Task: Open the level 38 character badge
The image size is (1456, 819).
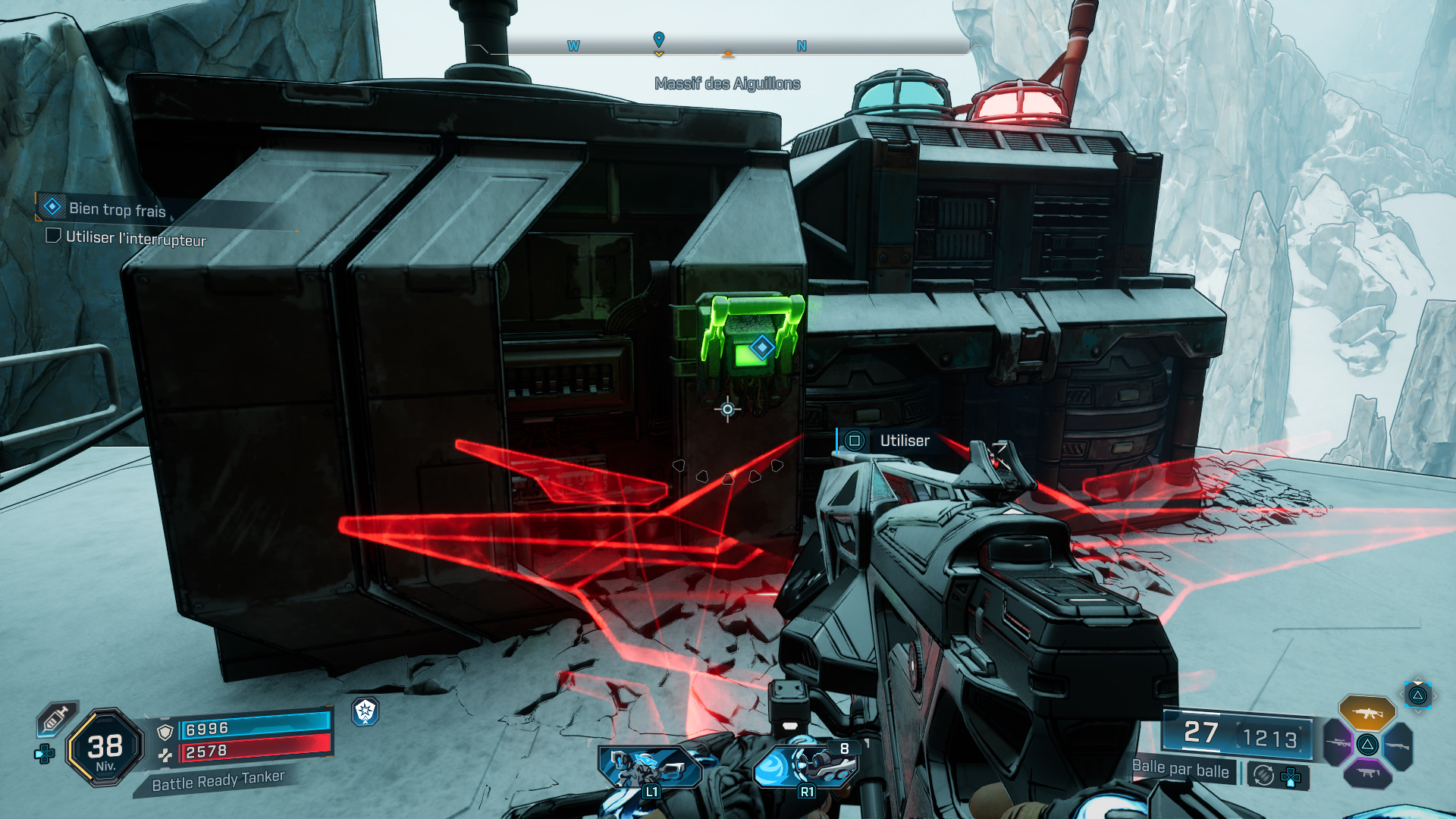Action: click(105, 748)
